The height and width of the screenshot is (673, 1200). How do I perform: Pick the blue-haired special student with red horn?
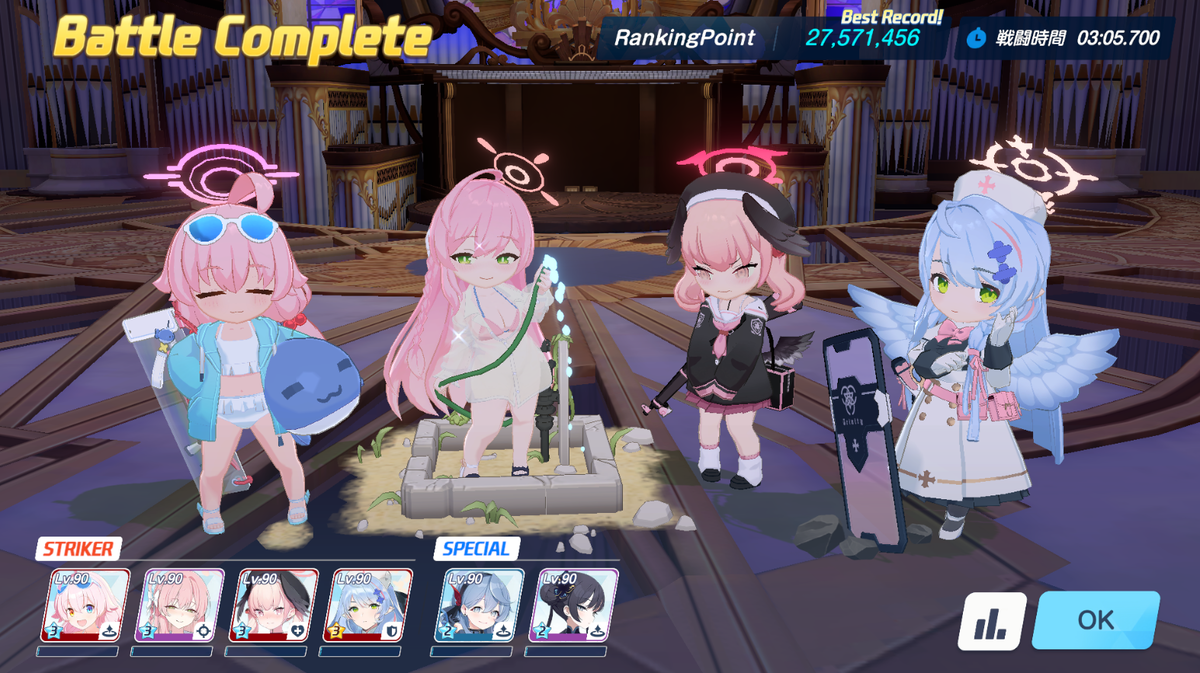point(479,605)
